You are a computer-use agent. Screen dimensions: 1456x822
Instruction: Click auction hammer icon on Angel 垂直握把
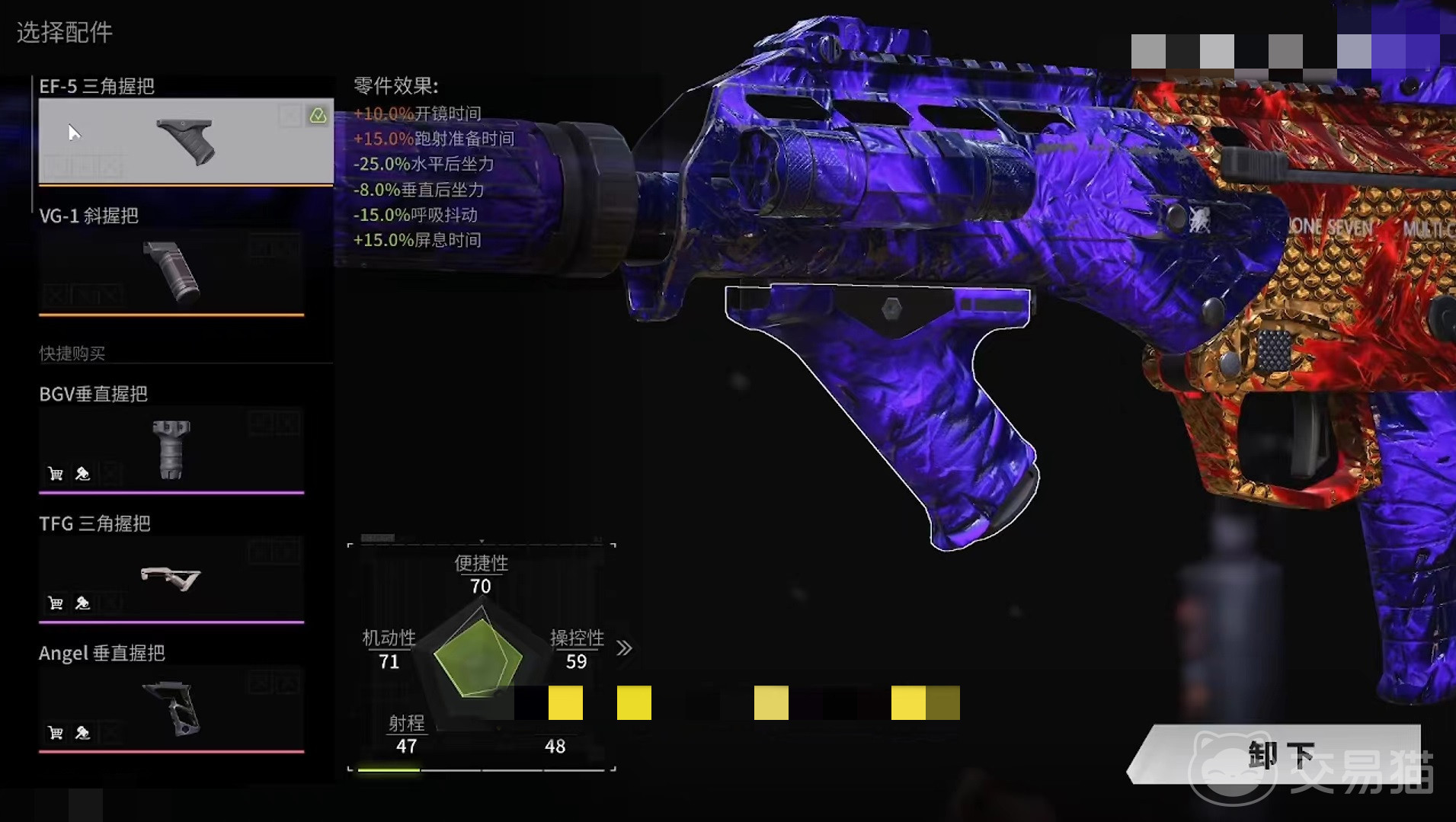[82, 733]
